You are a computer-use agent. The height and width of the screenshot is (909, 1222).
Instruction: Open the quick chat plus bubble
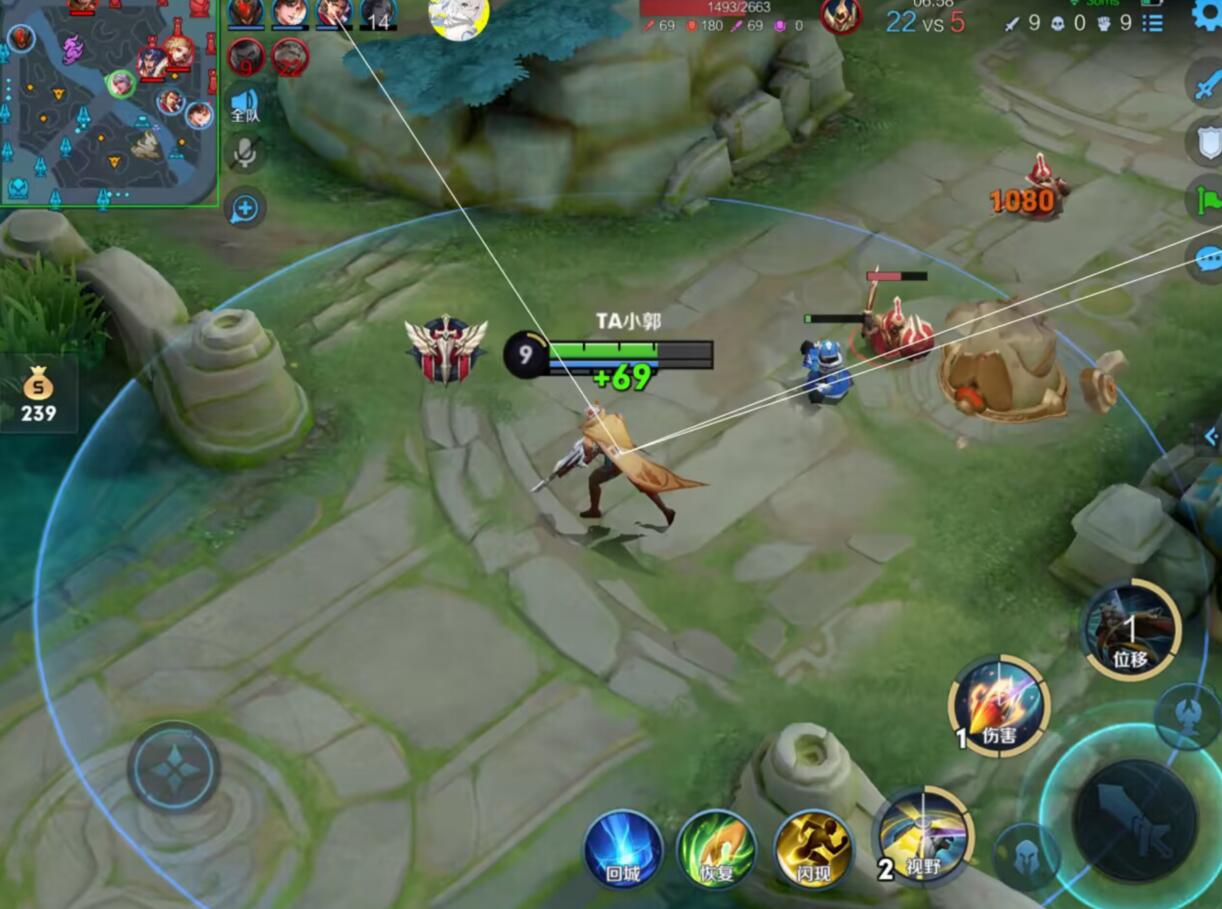tap(245, 208)
